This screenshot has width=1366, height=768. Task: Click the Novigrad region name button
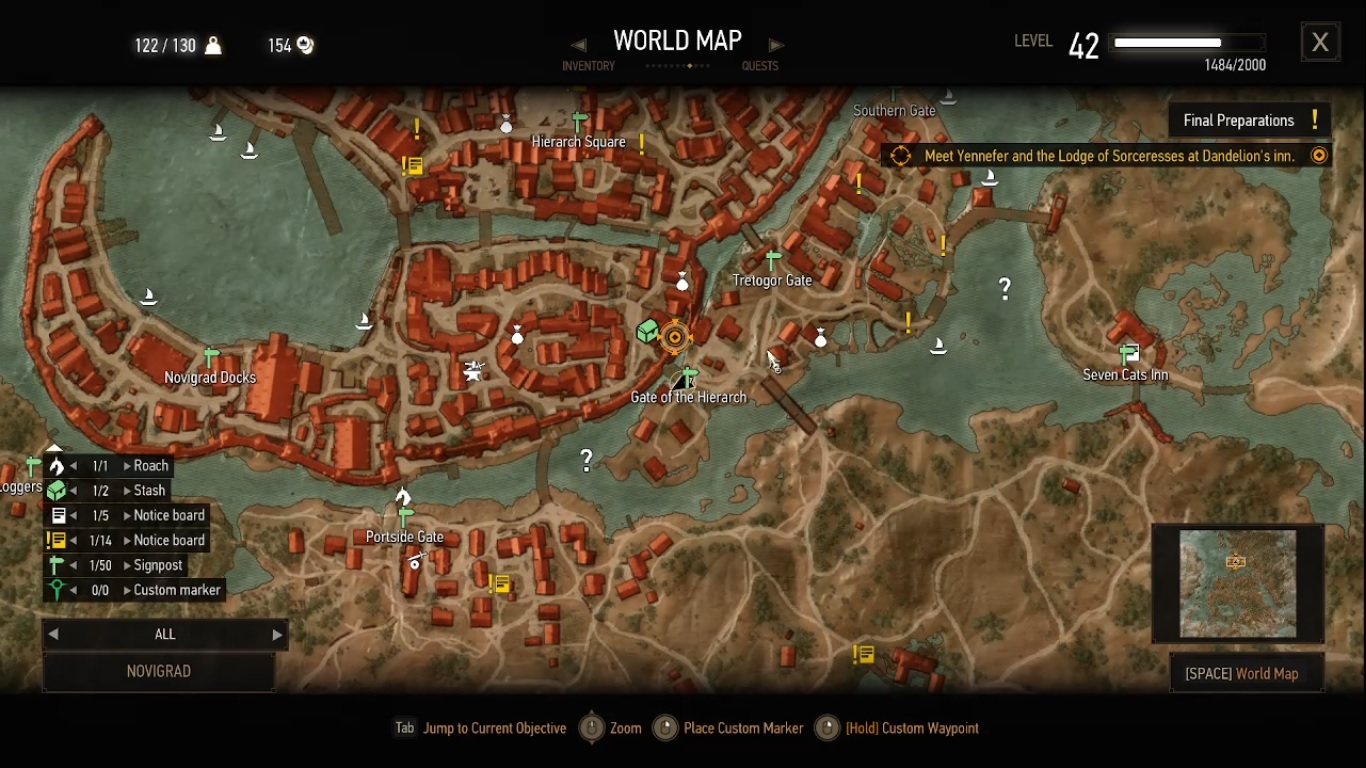pyautogui.click(x=159, y=671)
